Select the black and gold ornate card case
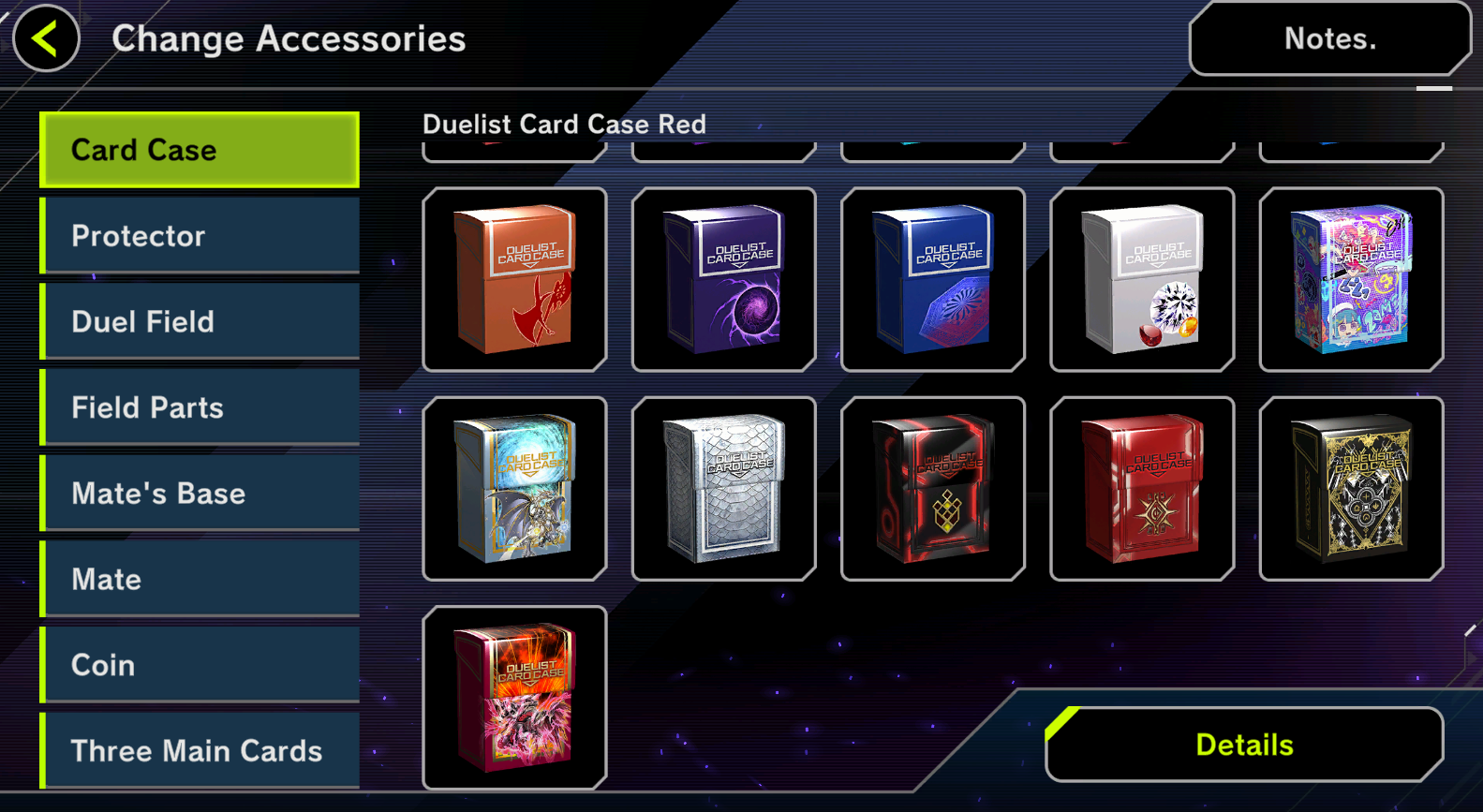Screen dimensions: 1483x812 point(1351,488)
